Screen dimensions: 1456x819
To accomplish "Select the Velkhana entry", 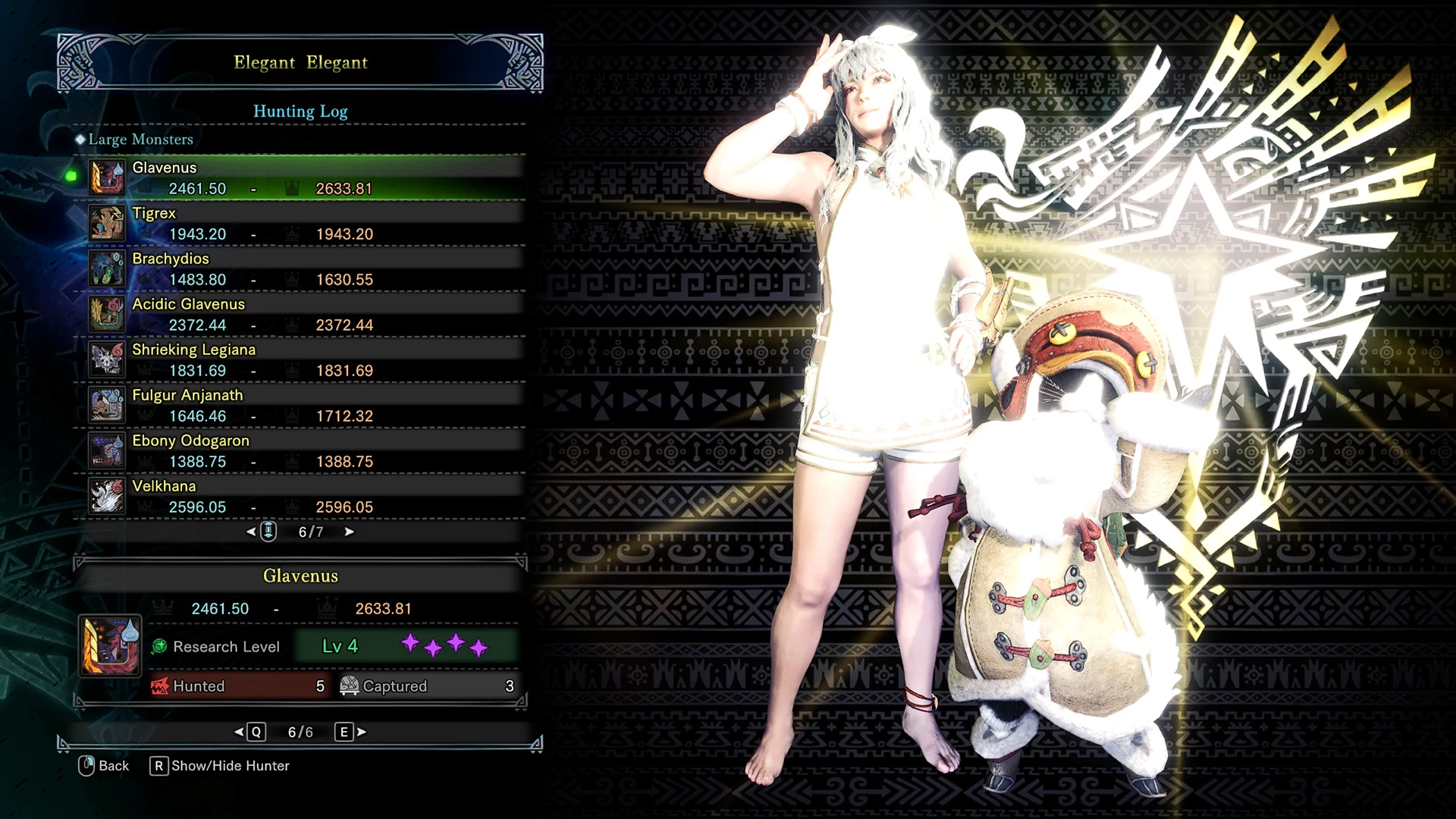I will [x=300, y=496].
